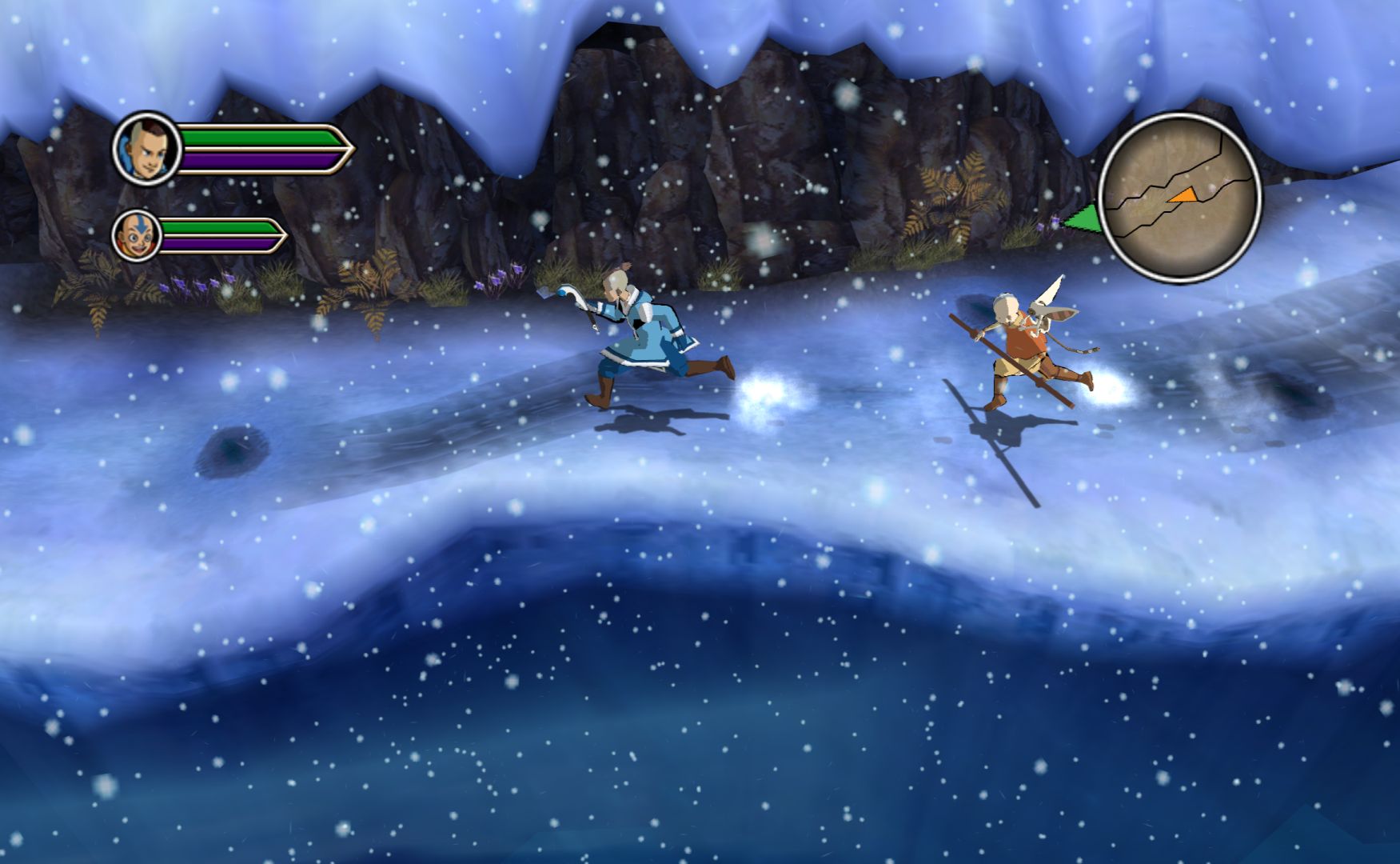The width and height of the screenshot is (1400, 864).
Task: Open the circular minimap
Action: coord(1179,197)
